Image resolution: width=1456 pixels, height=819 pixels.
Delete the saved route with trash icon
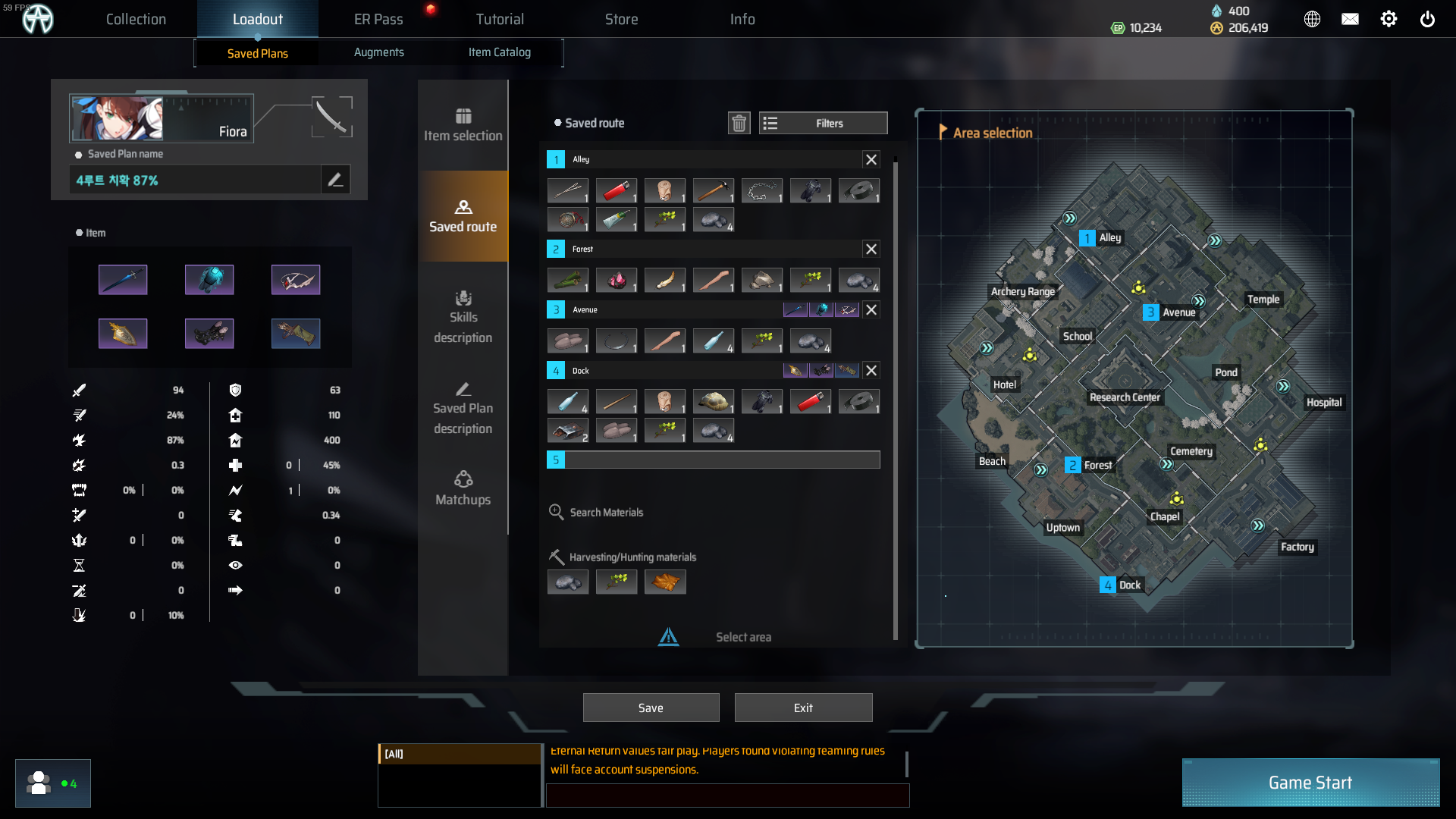pyautogui.click(x=739, y=123)
